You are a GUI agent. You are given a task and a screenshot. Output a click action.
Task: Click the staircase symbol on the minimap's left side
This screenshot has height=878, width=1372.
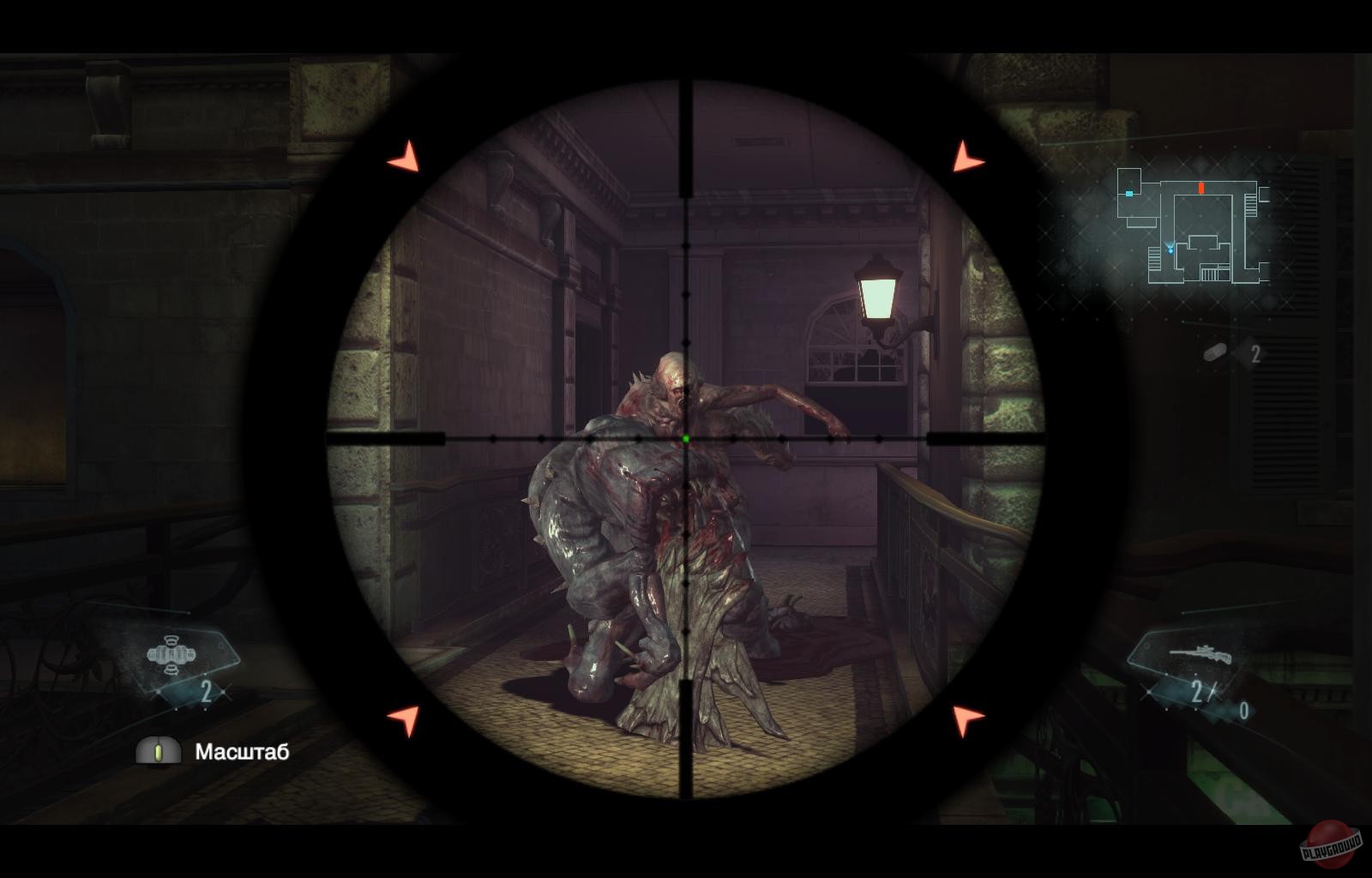[x=1154, y=259]
